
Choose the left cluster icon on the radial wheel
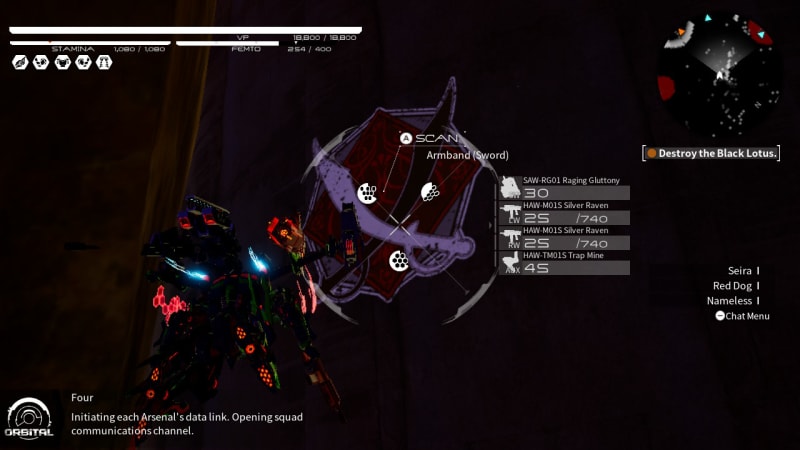point(367,192)
